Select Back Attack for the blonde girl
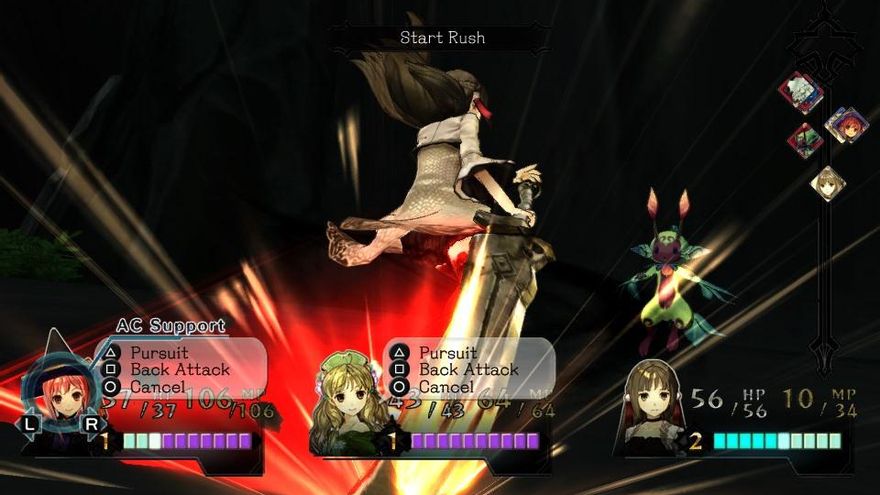The height and width of the screenshot is (495, 880). [467, 370]
